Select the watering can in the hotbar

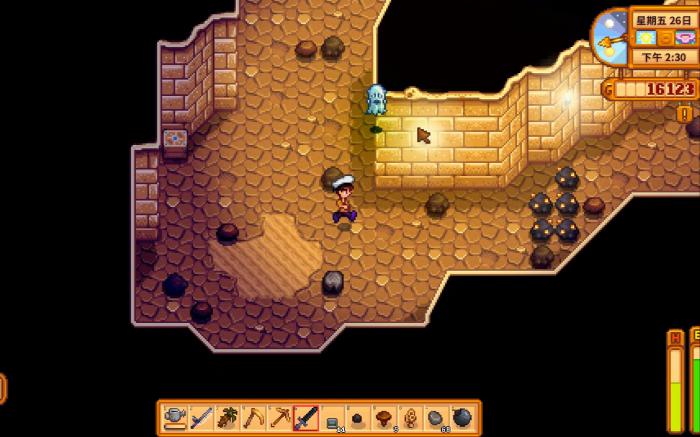175,416
